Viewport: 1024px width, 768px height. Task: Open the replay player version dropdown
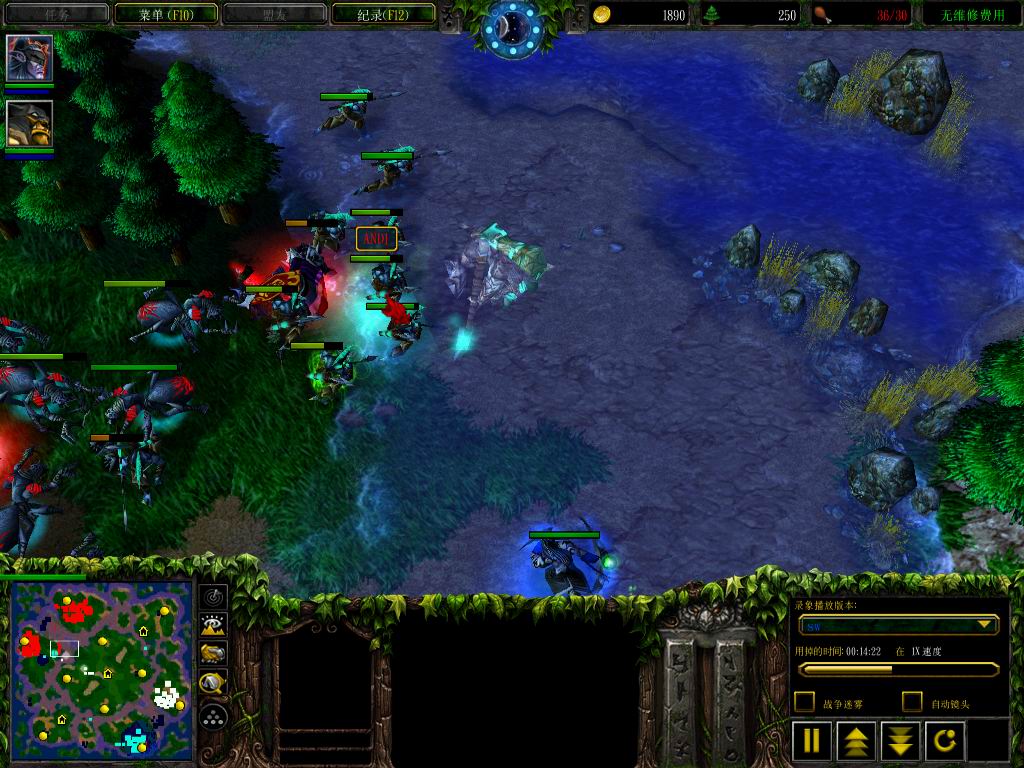pos(986,625)
